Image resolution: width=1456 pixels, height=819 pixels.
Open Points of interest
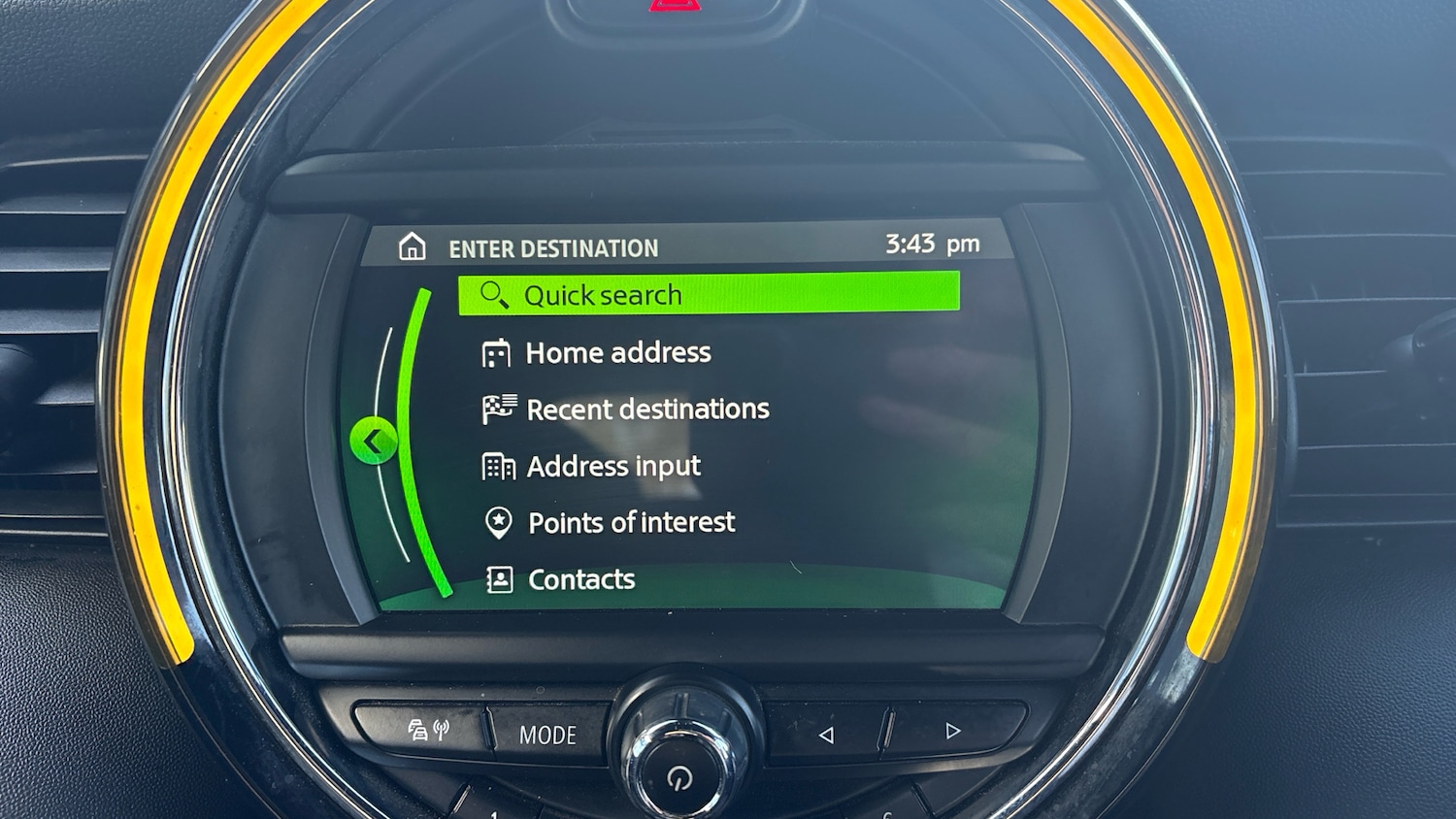pos(631,523)
